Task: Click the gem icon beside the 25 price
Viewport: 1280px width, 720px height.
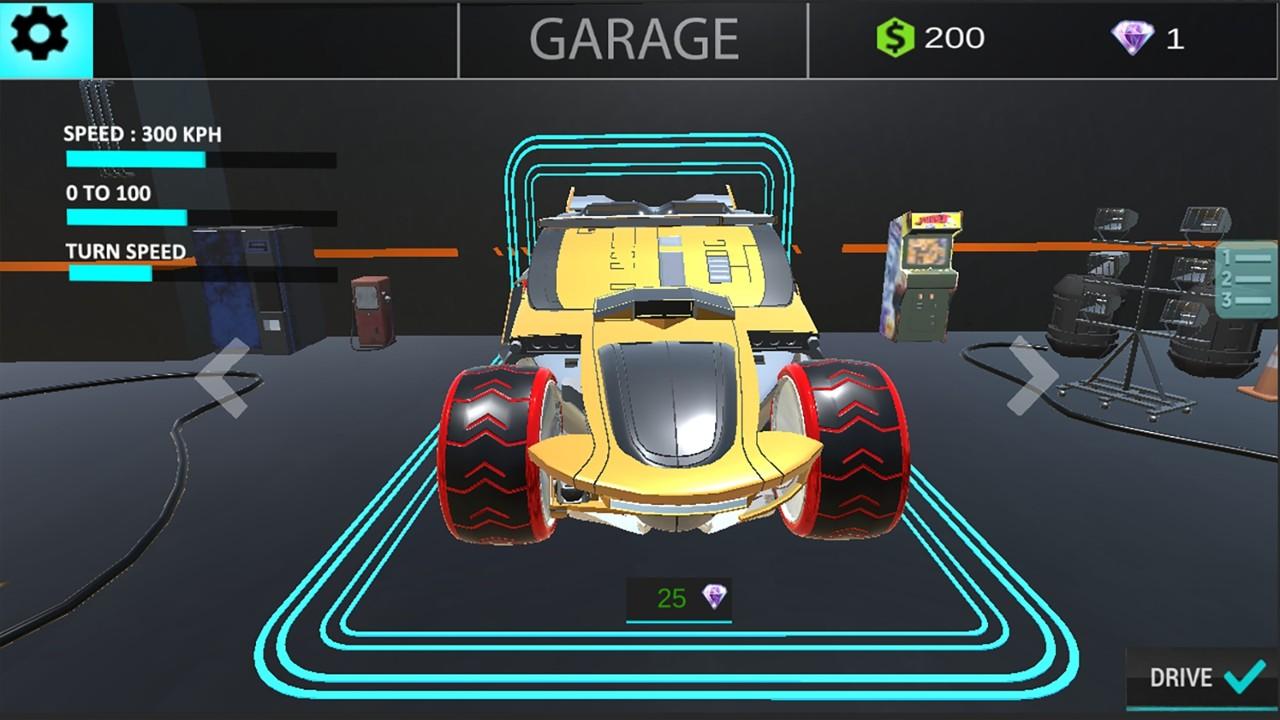Action: click(x=716, y=596)
